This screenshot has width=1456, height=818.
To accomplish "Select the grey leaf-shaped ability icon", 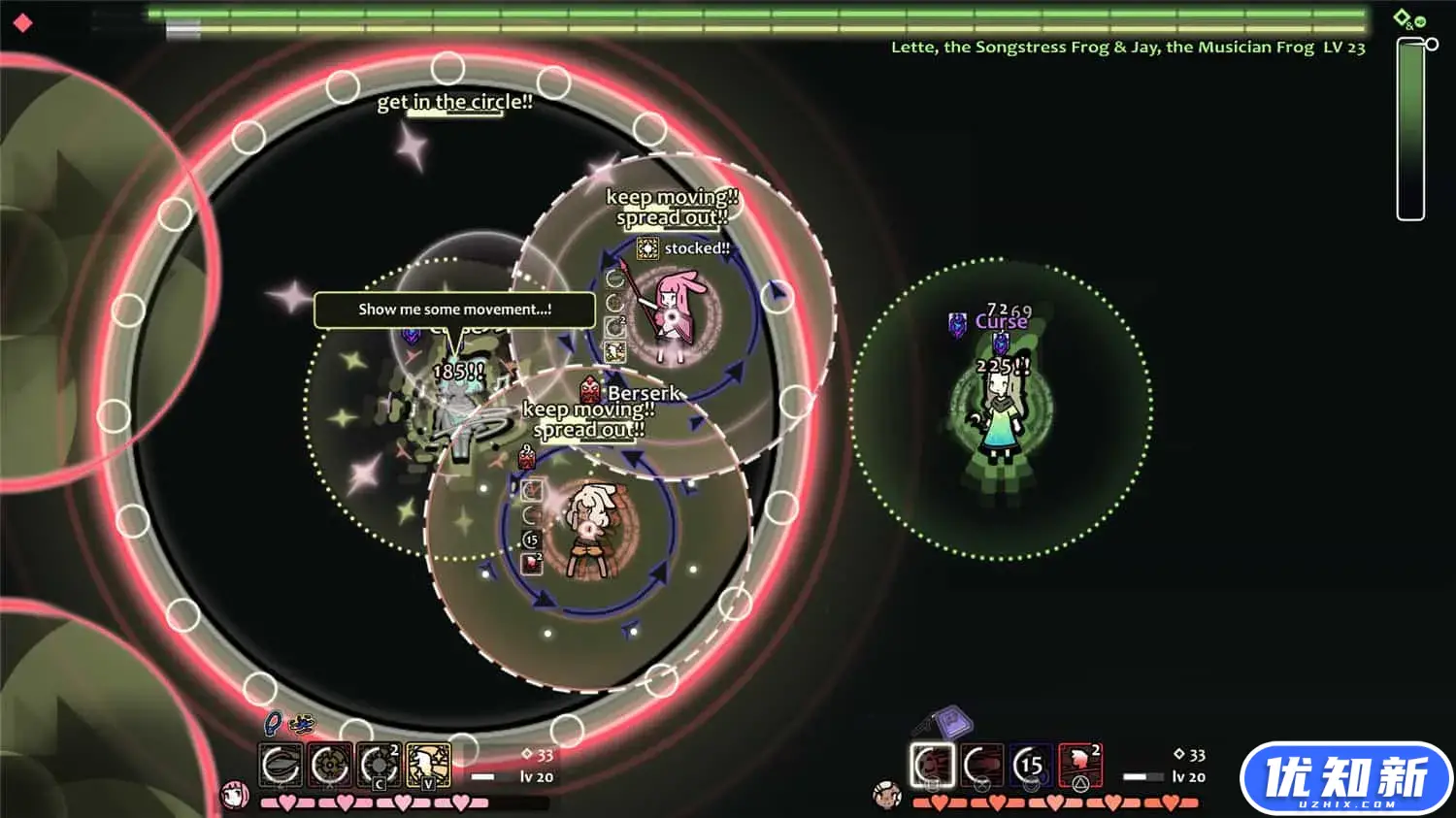I will point(281,766).
